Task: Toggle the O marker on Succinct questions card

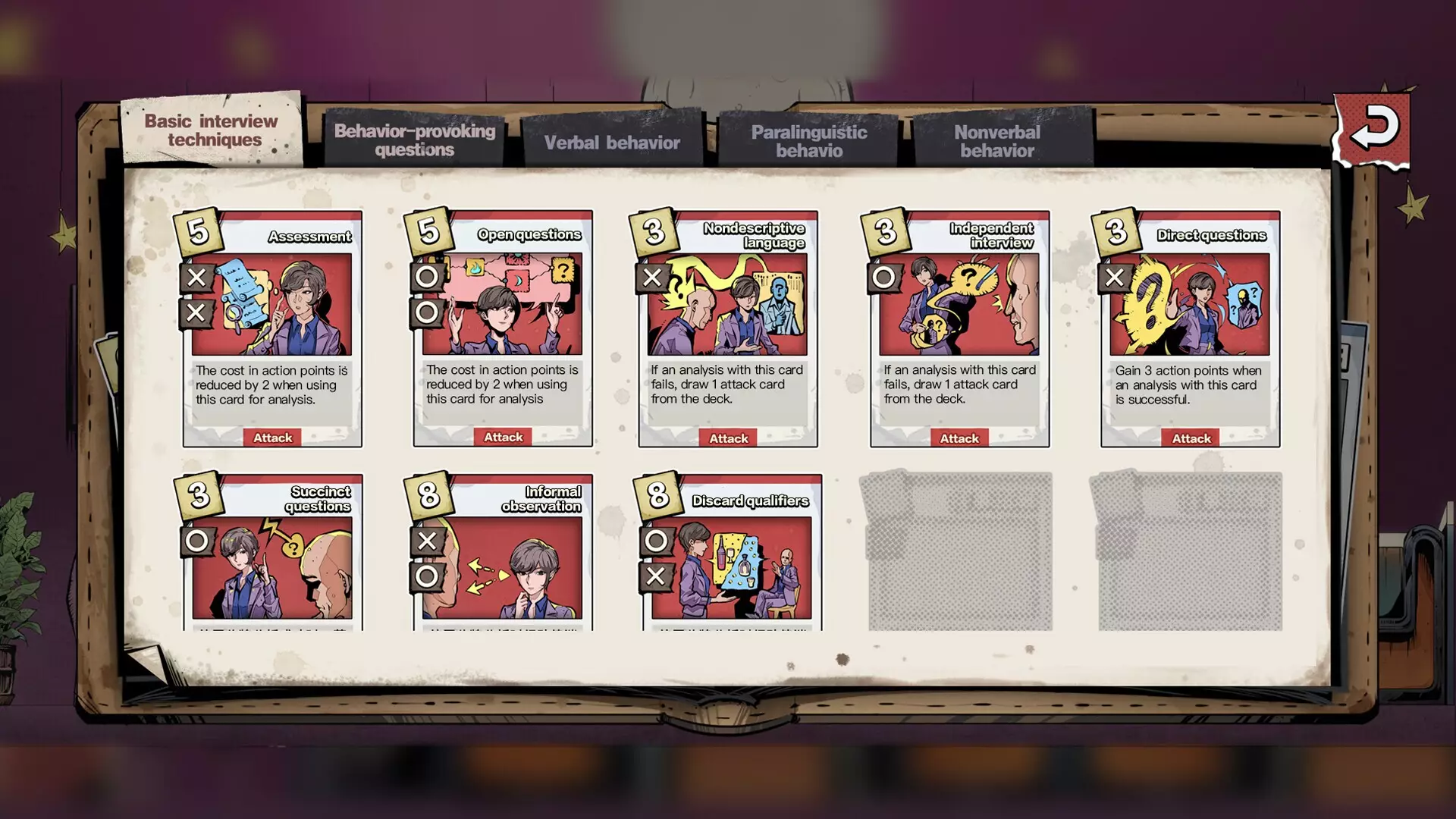Action: [197, 541]
